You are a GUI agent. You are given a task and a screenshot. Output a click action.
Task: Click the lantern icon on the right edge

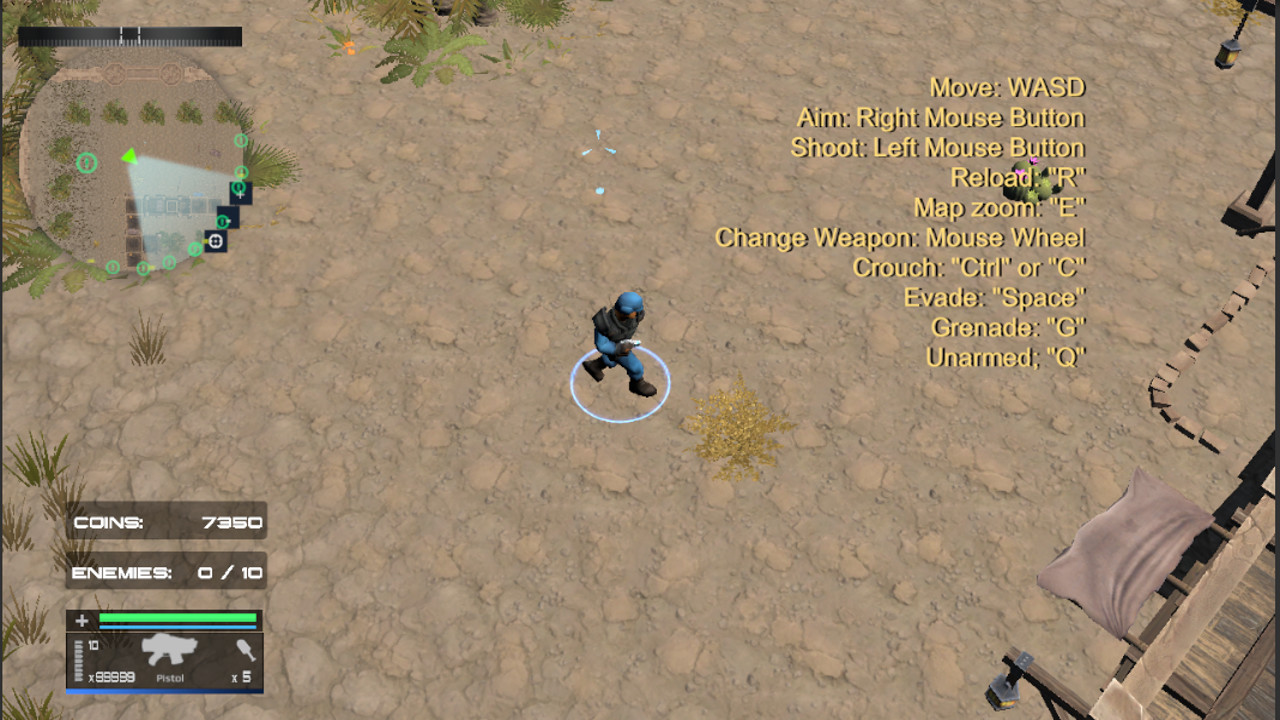(1228, 55)
